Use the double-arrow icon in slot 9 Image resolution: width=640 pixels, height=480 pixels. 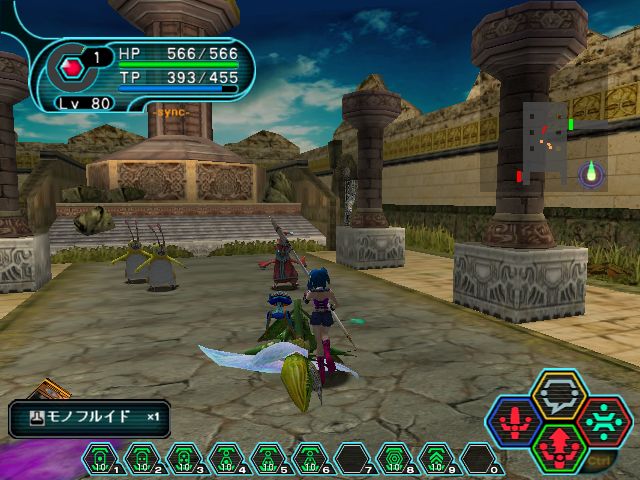click(437, 459)
